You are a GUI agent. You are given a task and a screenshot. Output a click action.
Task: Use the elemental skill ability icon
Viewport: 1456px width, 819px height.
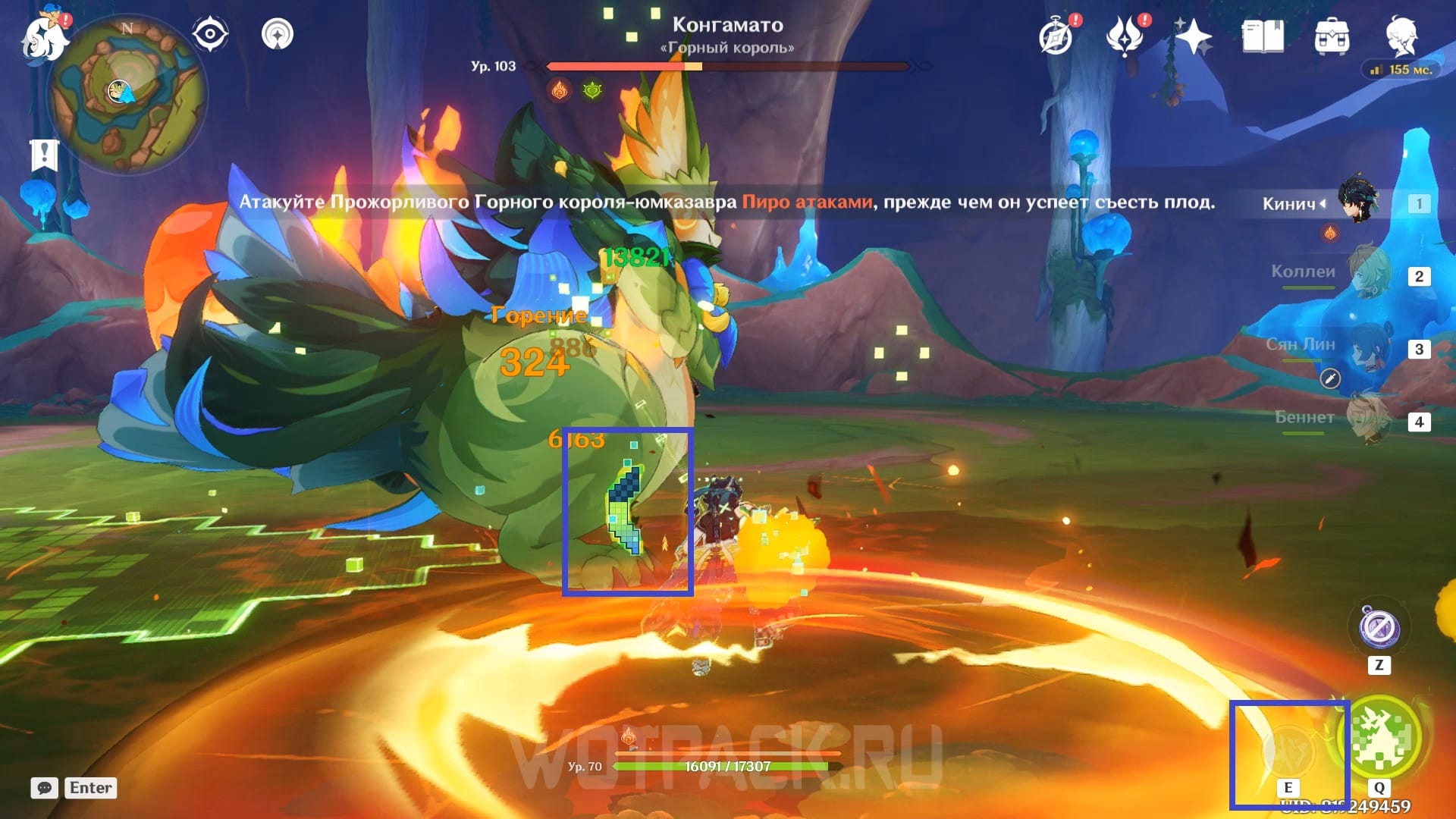[1288, 747]
